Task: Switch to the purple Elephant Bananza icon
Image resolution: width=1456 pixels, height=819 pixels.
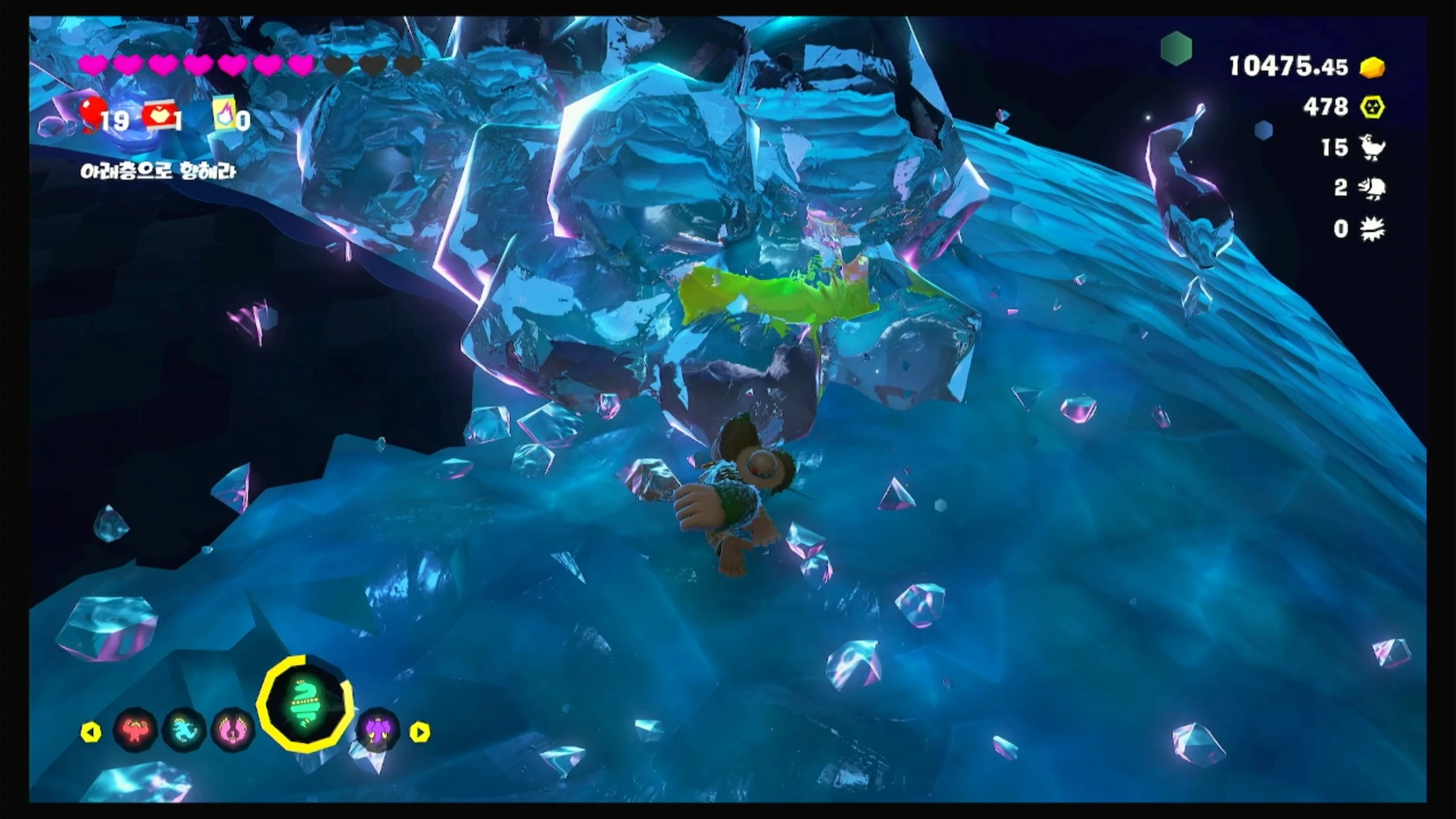Action: (x=378, y=730)
